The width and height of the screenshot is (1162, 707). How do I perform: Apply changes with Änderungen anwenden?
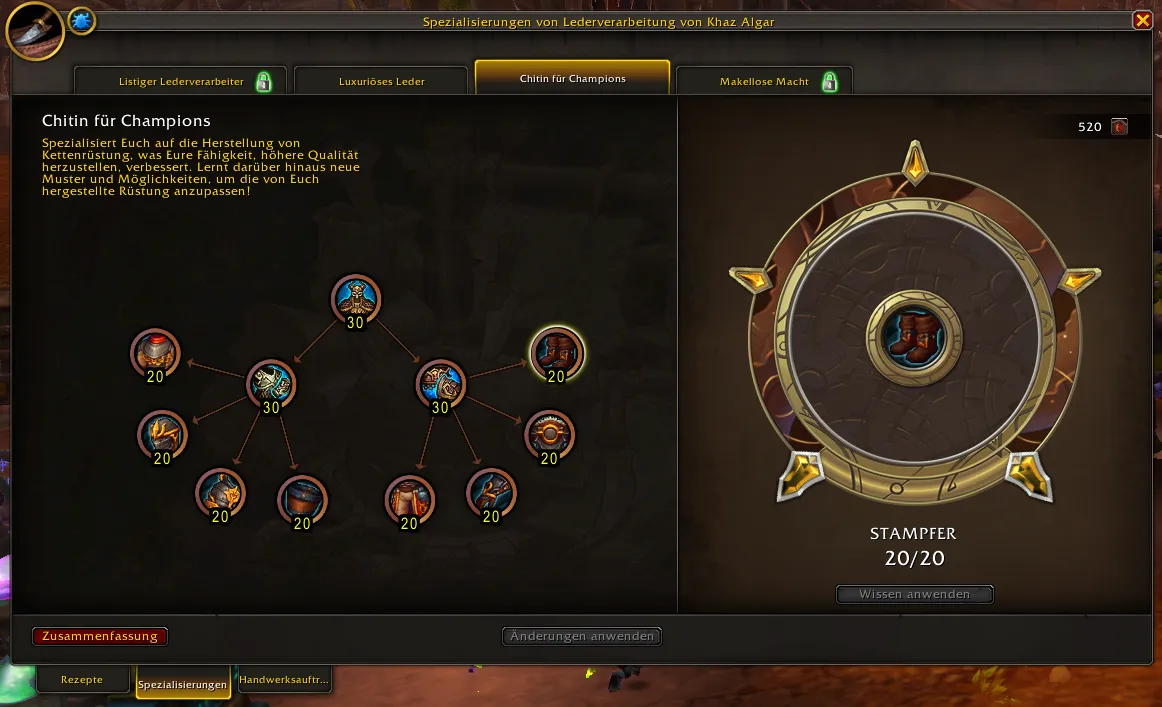582,636
